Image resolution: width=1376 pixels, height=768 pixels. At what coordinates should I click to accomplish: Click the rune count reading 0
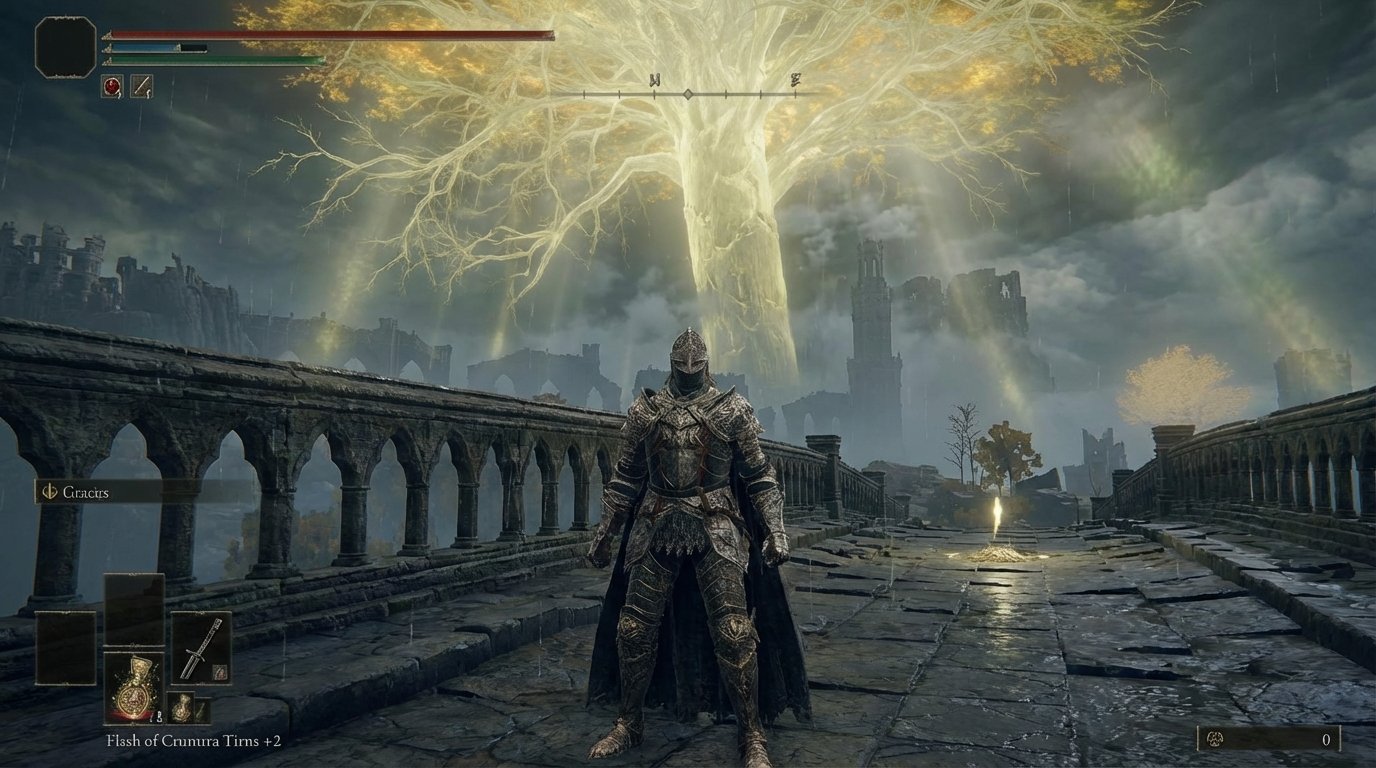click(x=1327, y=740)
